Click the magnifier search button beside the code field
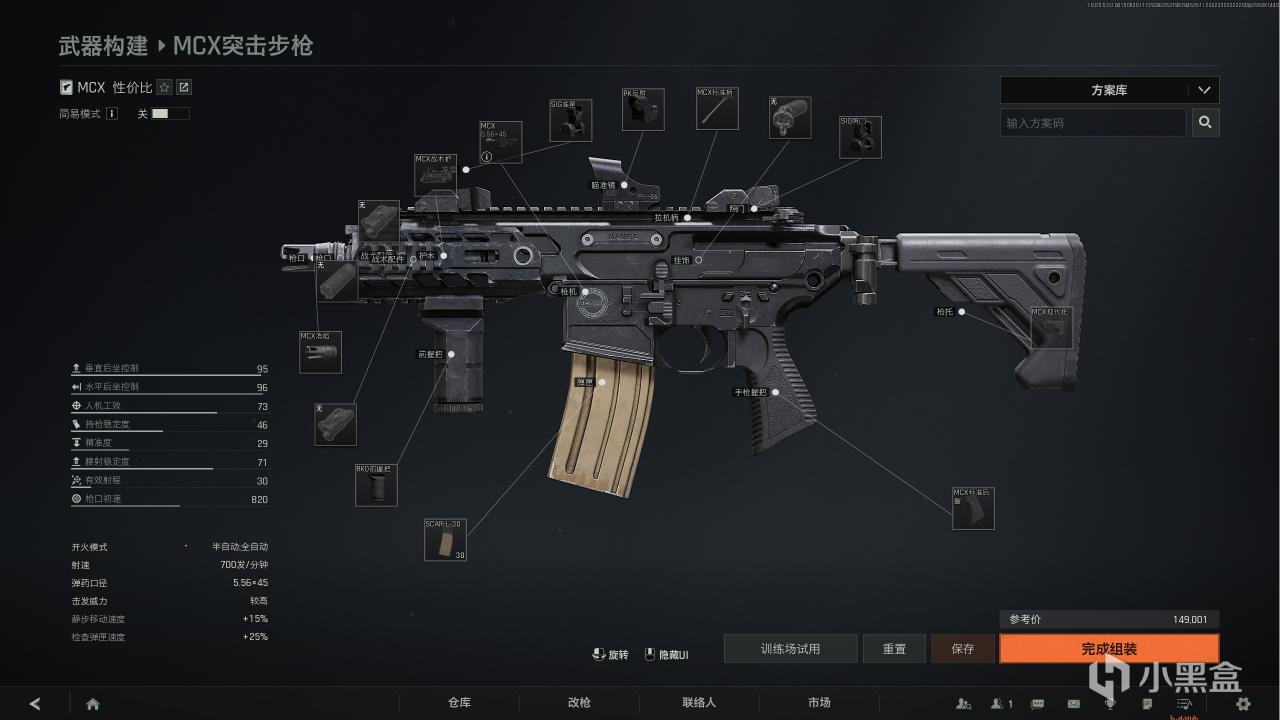Image resolution: width=1280 pixels, height=720 pixels. pyautogui.click(x=1205, y=123)
